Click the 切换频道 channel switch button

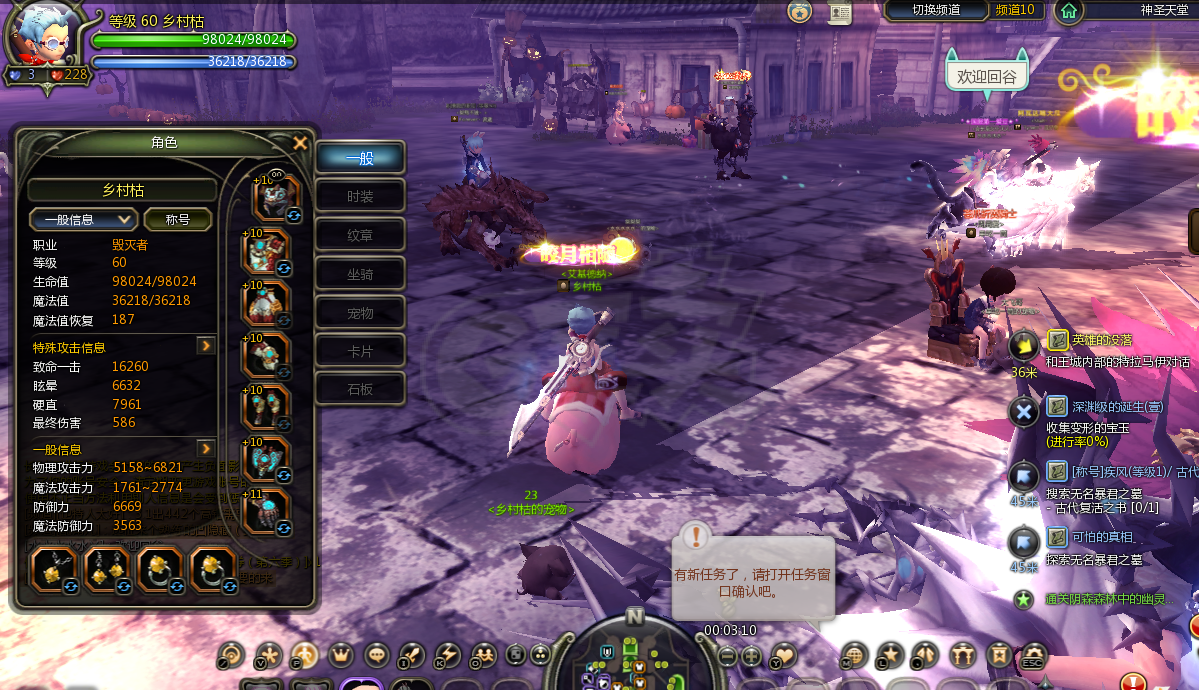click(x=936, y=10)
